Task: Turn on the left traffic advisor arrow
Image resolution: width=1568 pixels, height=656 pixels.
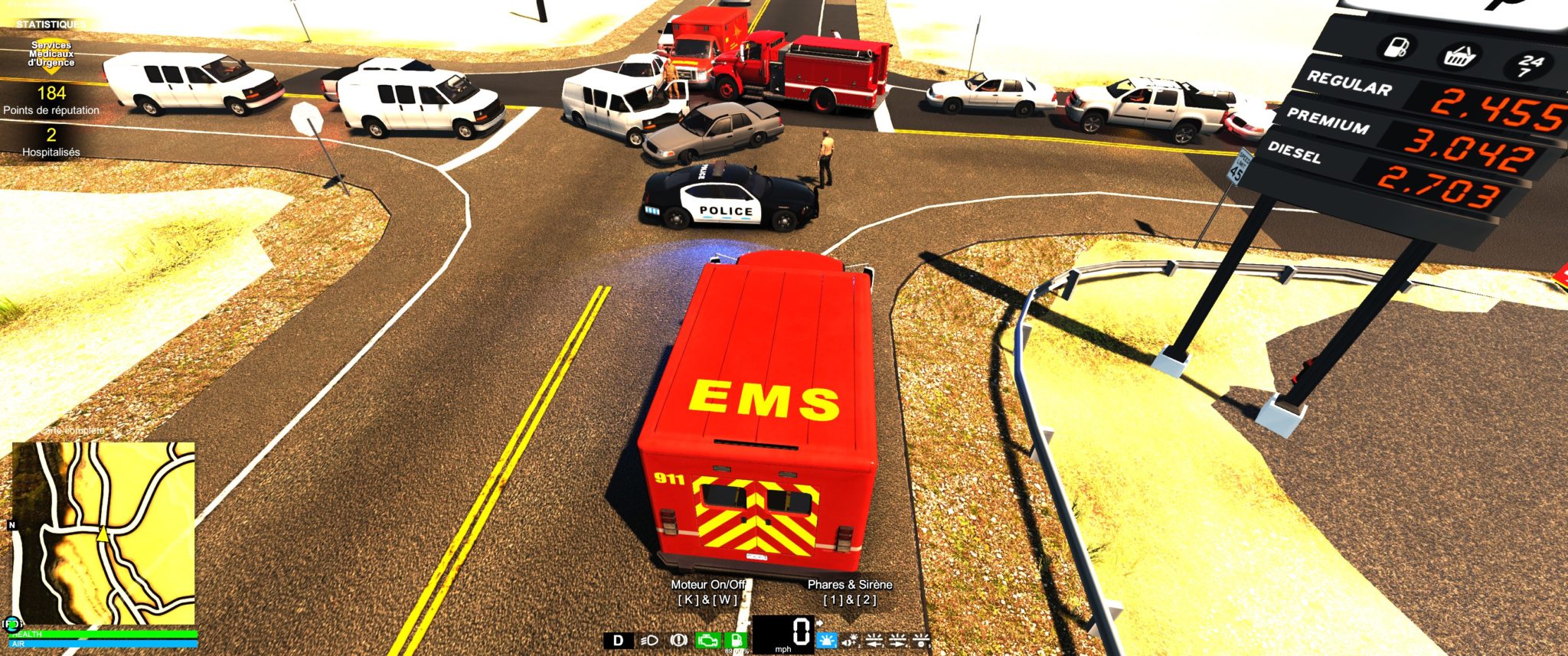Action: point(874,640)
